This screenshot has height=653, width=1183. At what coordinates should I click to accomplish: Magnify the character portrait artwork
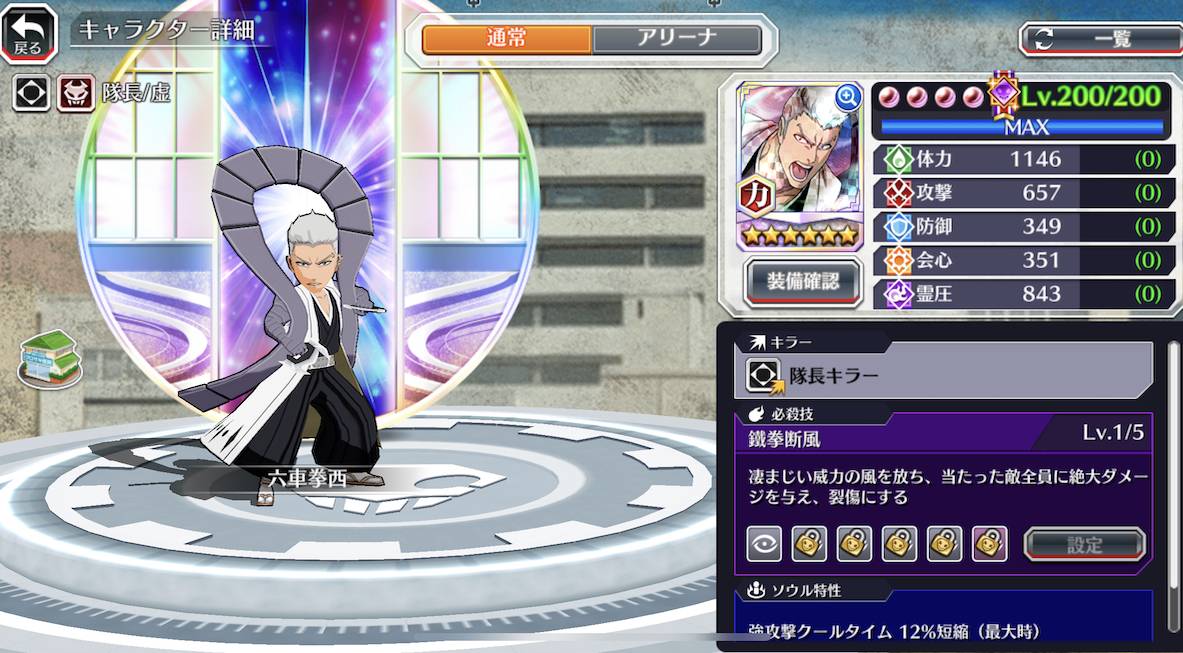pos(848,97)
